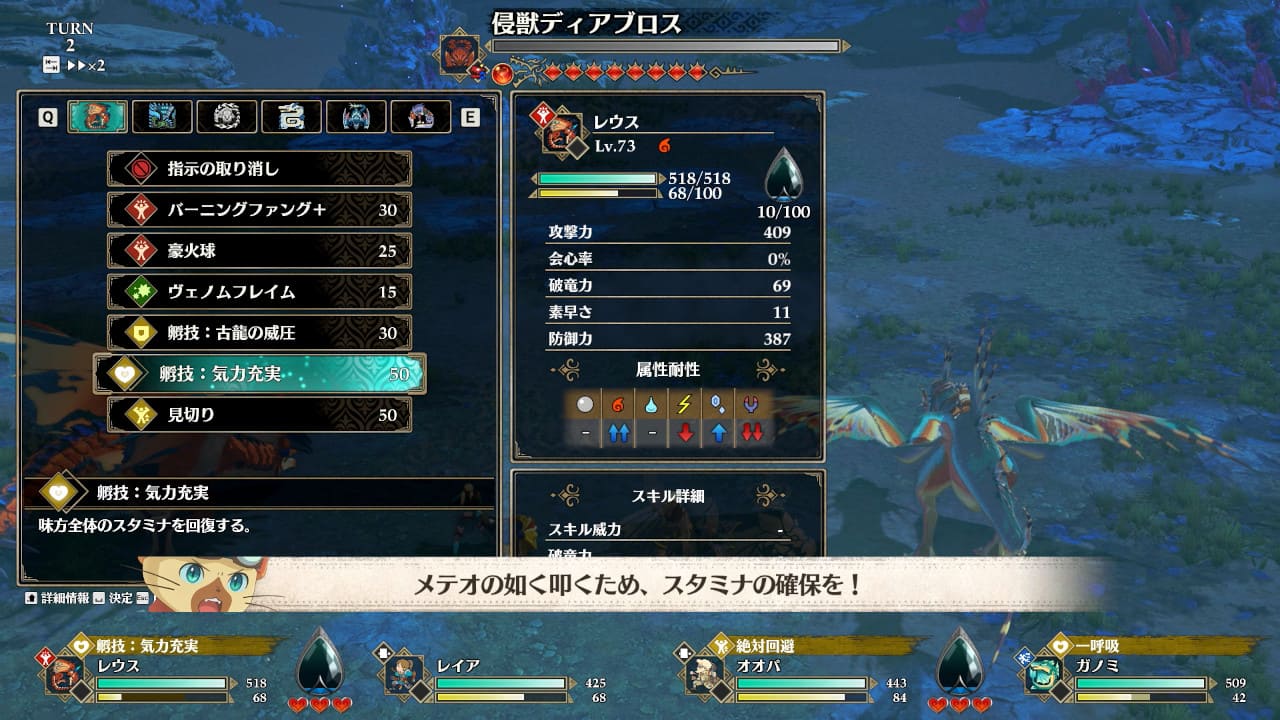Select the 見切り skill
Viewport: 1280px width, 720px height.
[259, 415]
